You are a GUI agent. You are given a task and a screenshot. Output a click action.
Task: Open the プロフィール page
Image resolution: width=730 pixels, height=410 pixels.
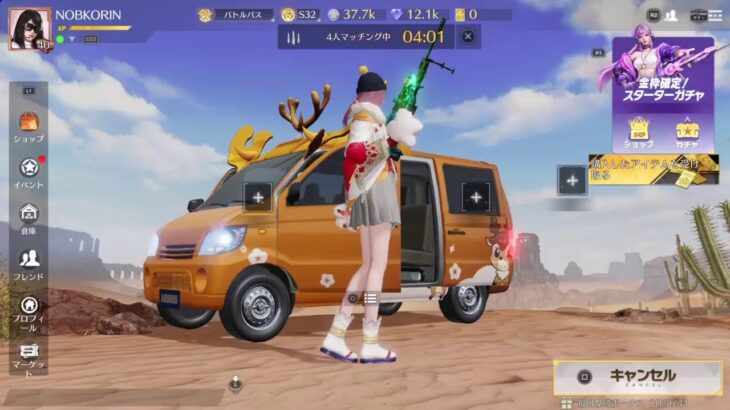[28, 311]
